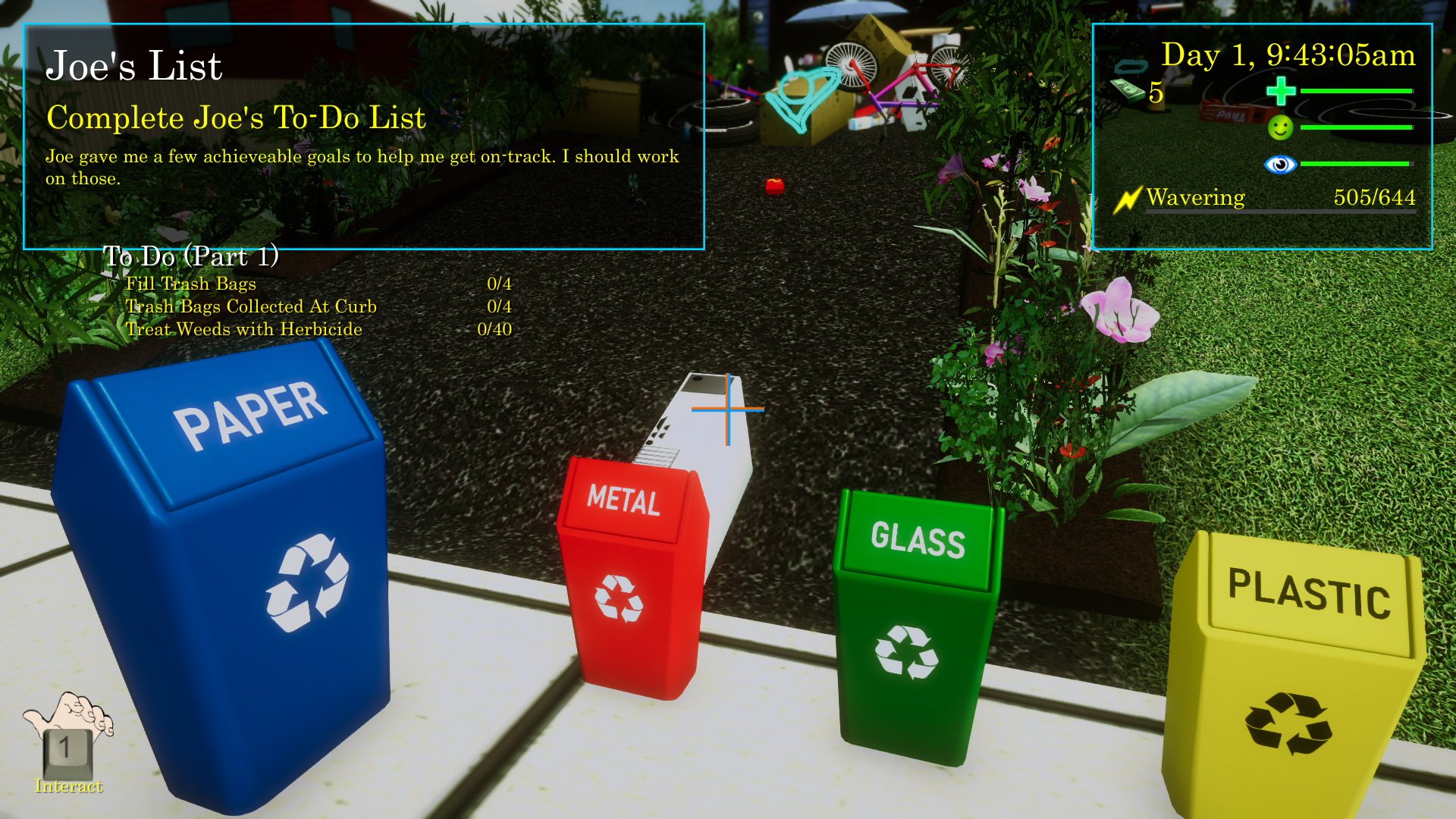Click the To Do (Part 1) heading
The image size is (1456, 819).
pos(191,256)
